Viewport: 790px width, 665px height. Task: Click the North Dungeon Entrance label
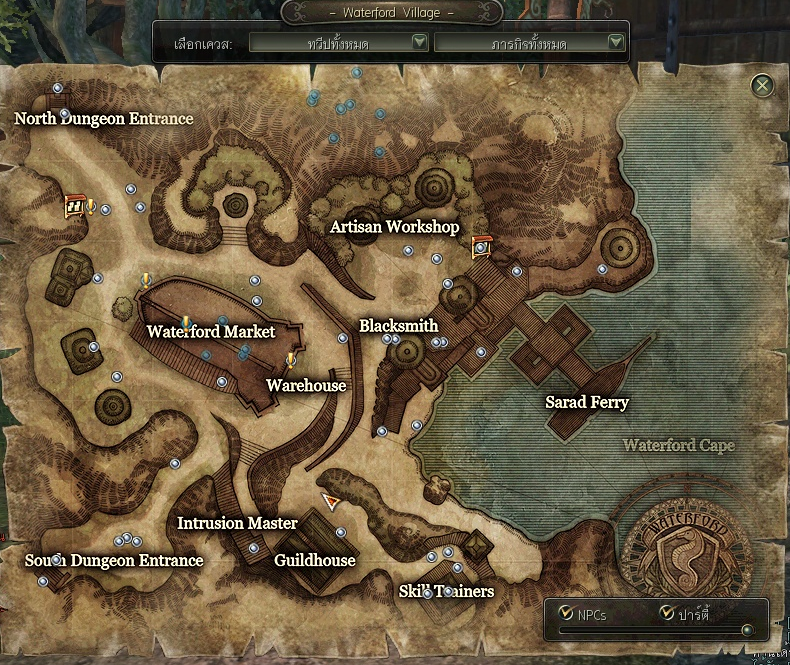click(104, 119)
